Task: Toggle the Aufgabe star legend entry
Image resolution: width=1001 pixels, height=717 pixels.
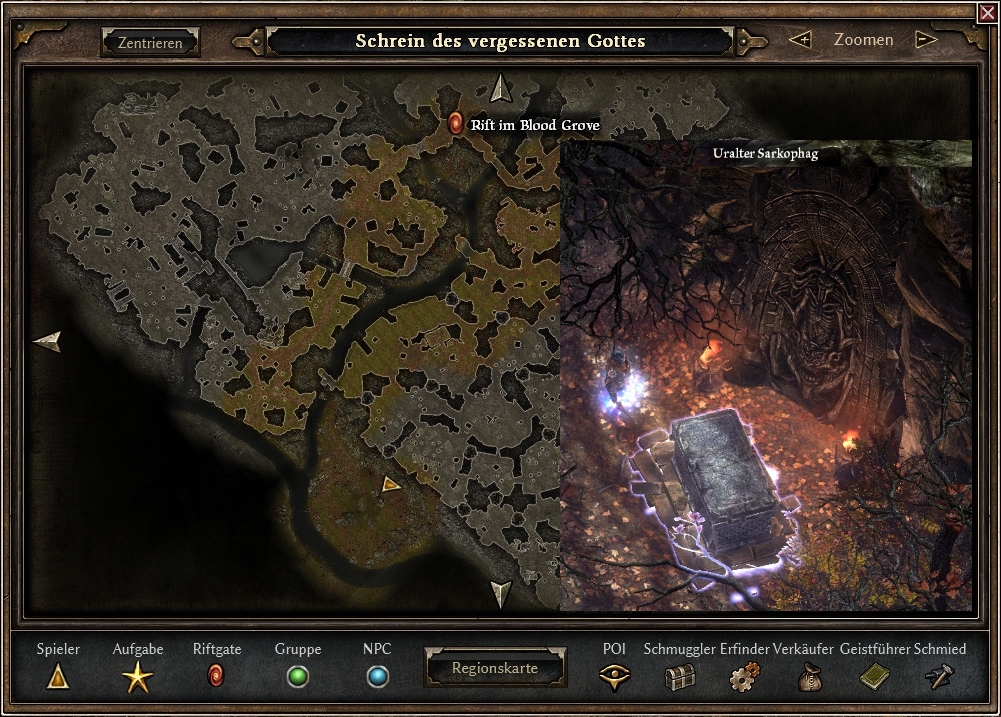Action: [x=138, y=678]
